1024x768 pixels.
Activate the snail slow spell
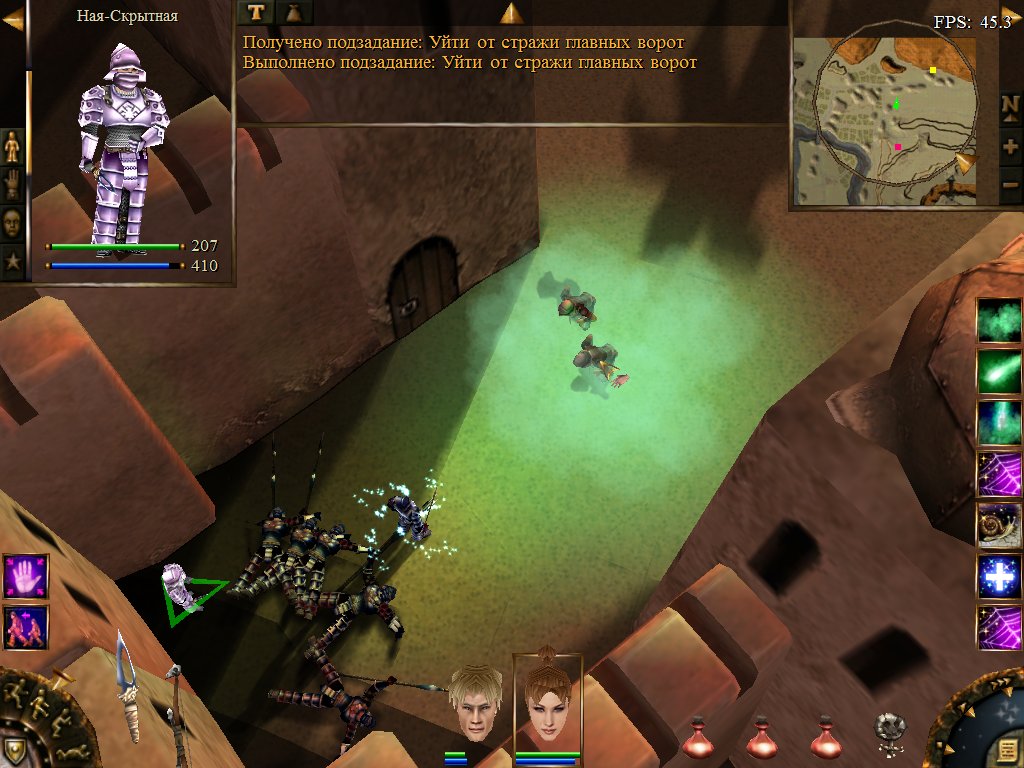click(1000, 524)
